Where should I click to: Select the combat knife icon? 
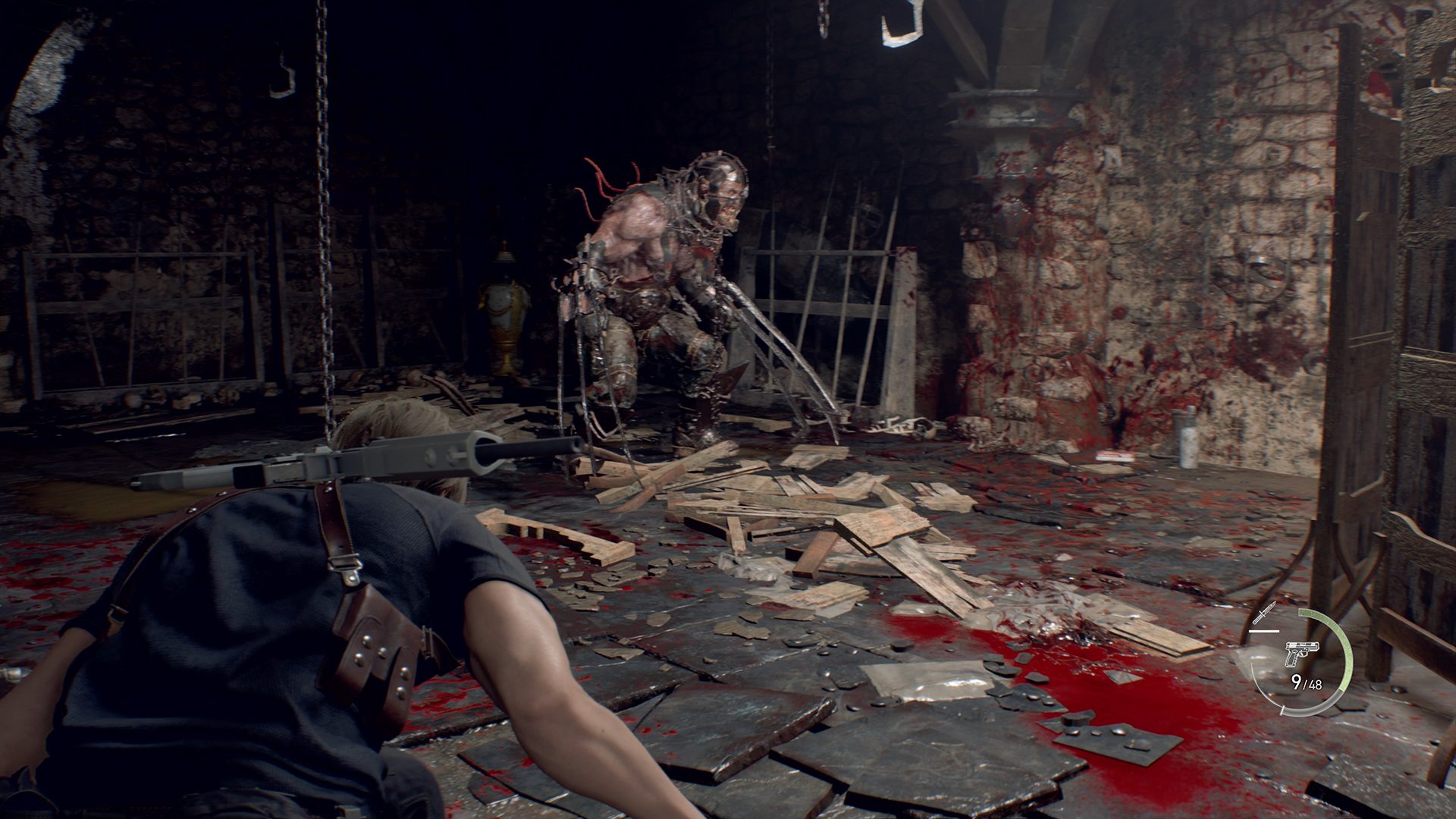click(x=1265, y=613)
